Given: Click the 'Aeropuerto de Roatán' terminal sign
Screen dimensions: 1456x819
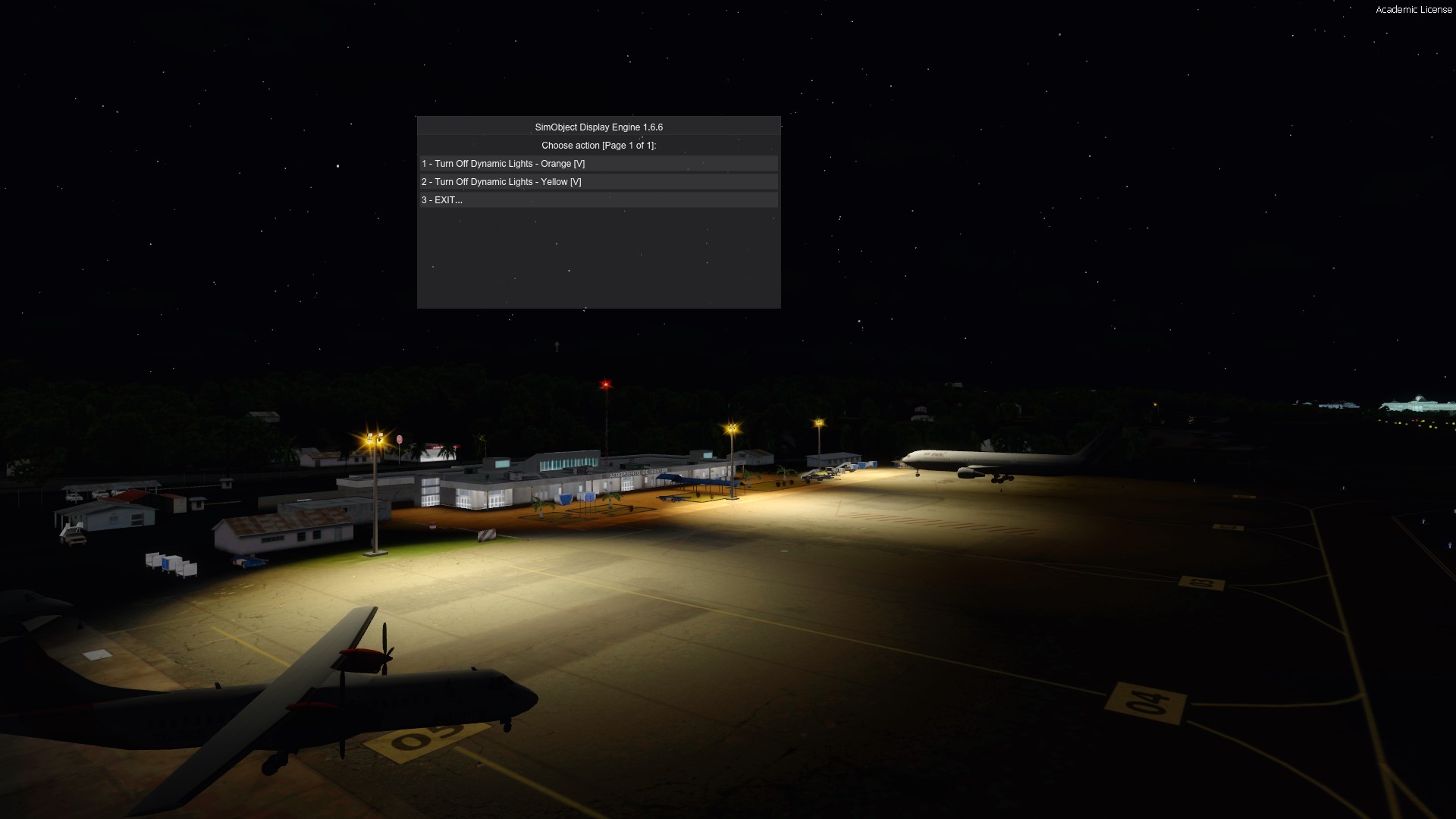Looking at the screenshot, I should click(638, 472).
